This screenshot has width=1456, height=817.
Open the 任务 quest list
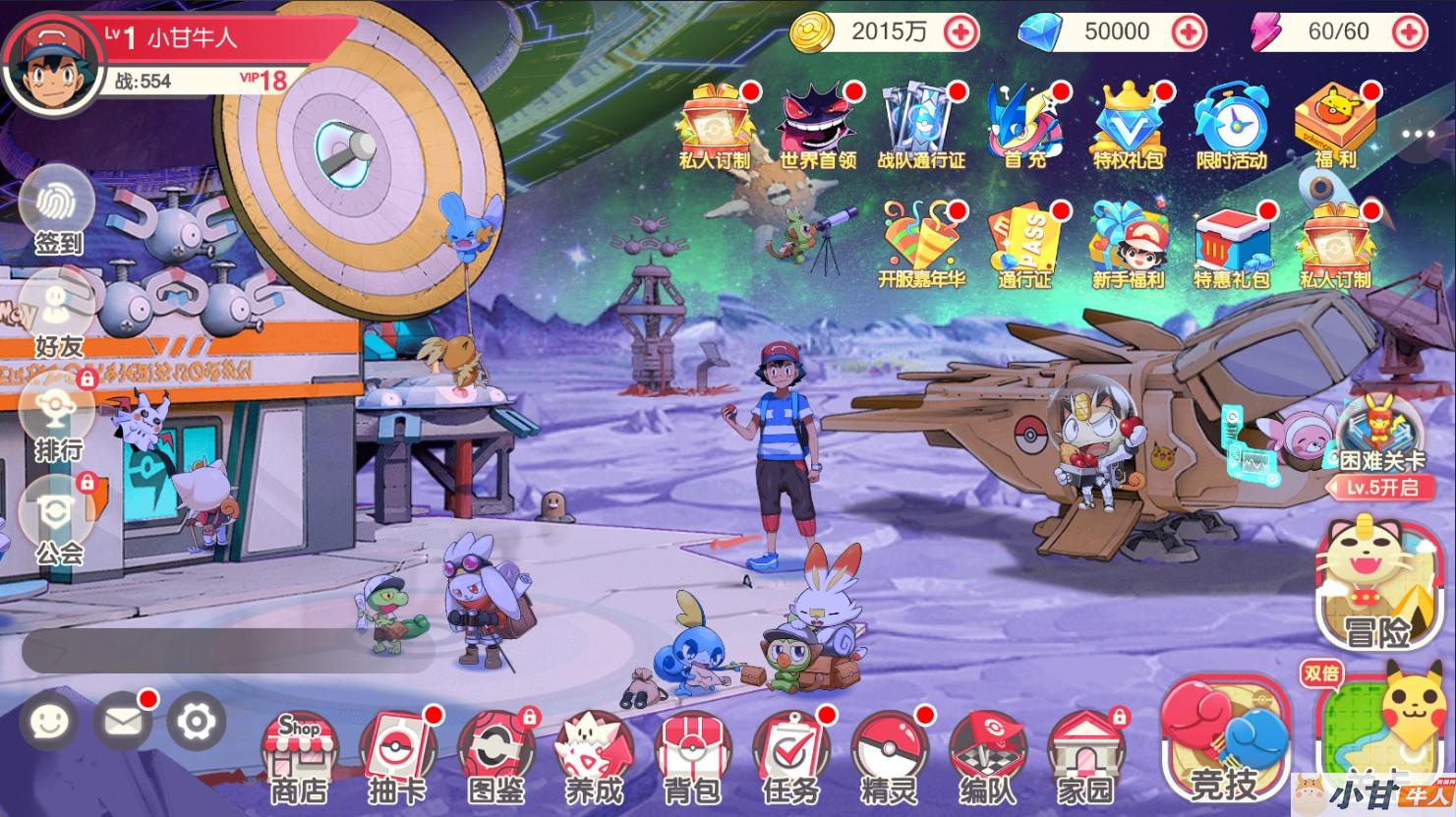[x=790, y=756]
